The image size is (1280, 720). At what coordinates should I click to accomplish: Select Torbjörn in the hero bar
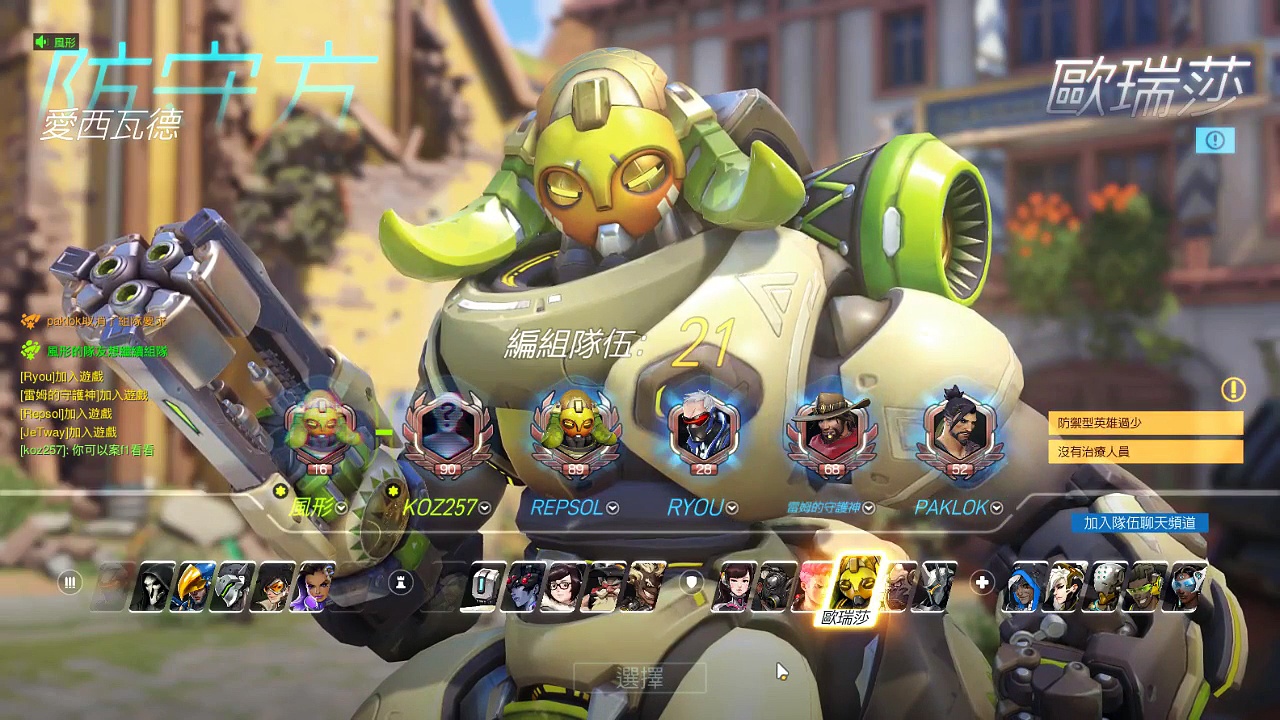pos(603,585)
